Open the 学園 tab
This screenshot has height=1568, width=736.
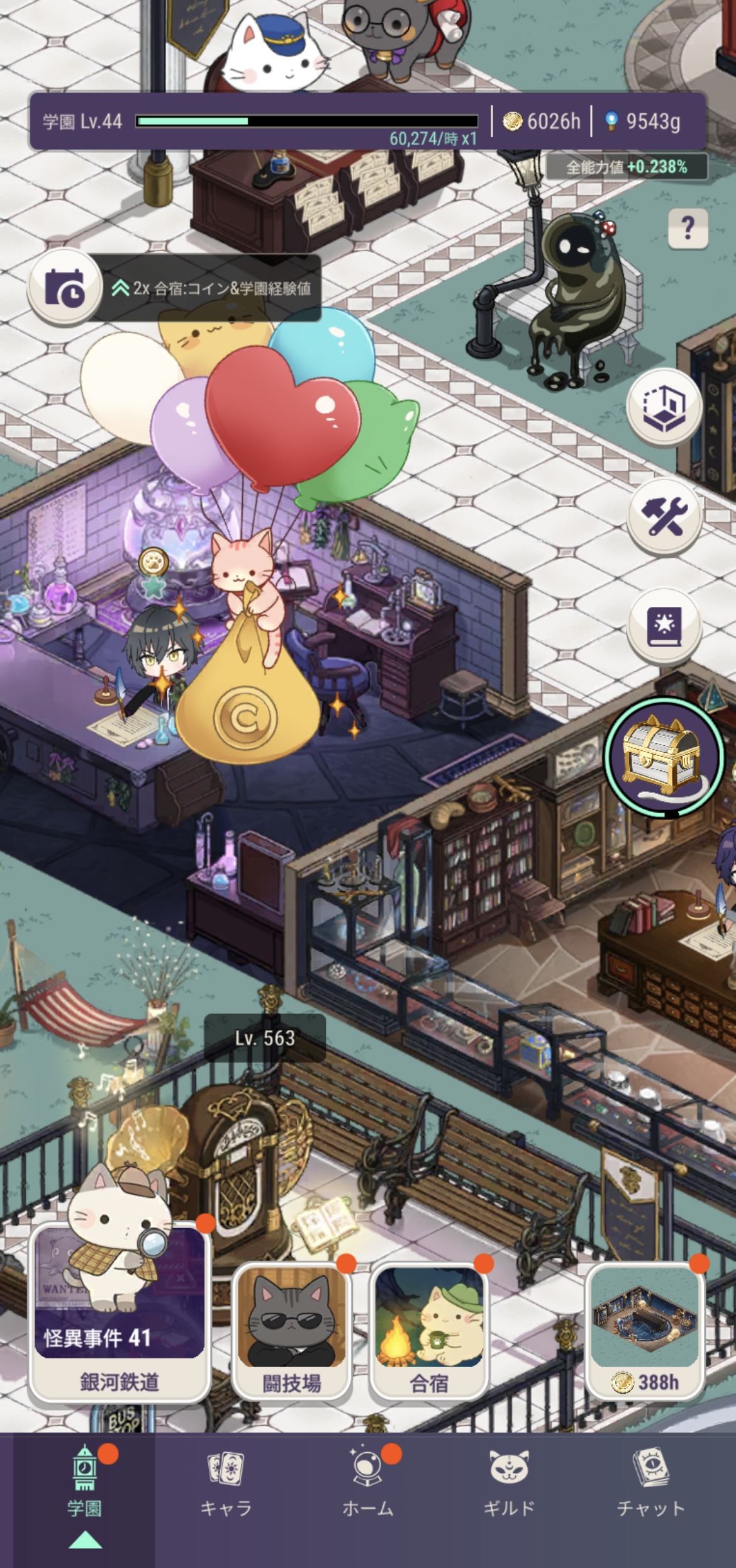pos(84,1493)
